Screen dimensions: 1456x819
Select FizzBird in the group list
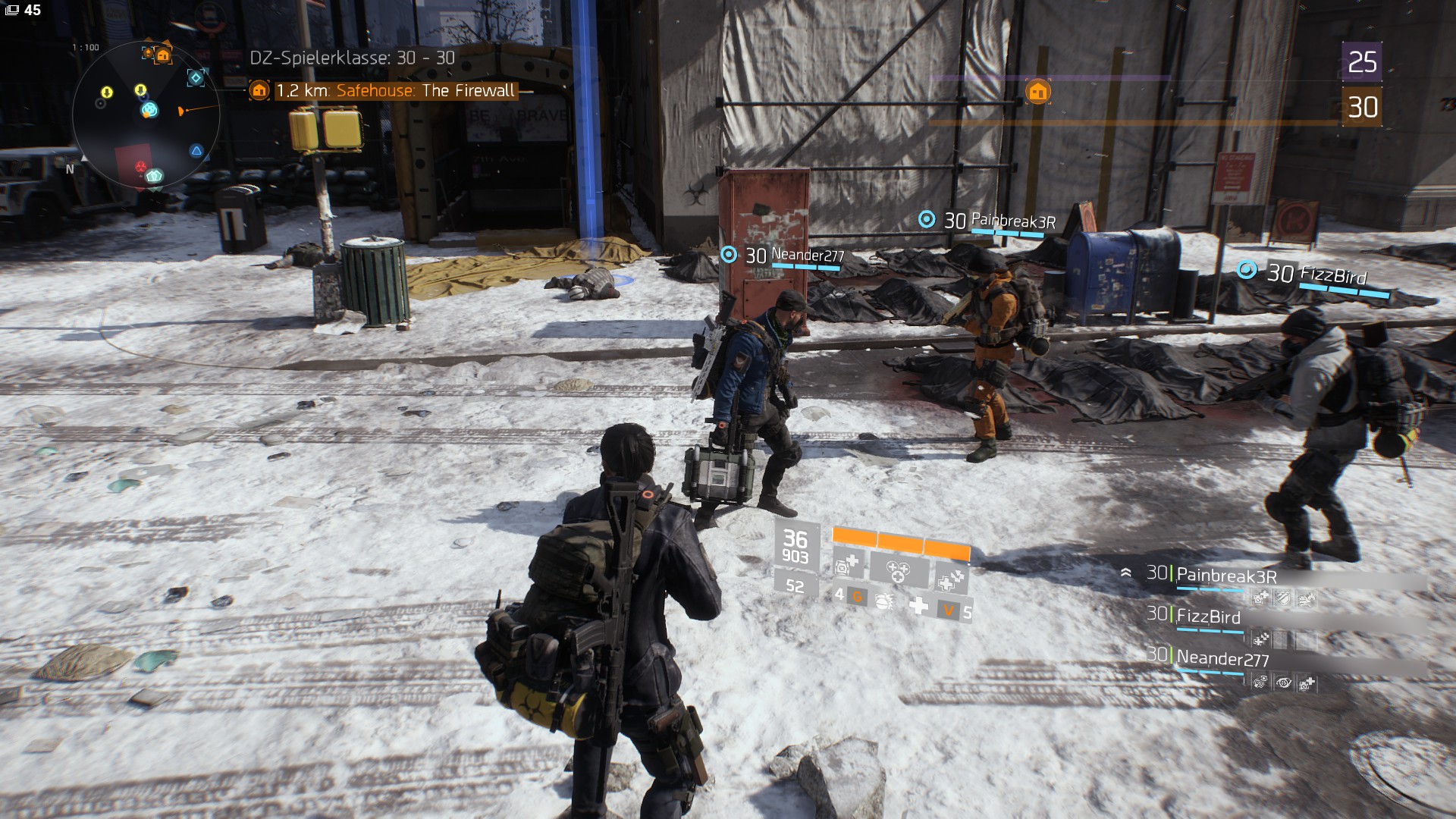click(x=1207, y=617)
